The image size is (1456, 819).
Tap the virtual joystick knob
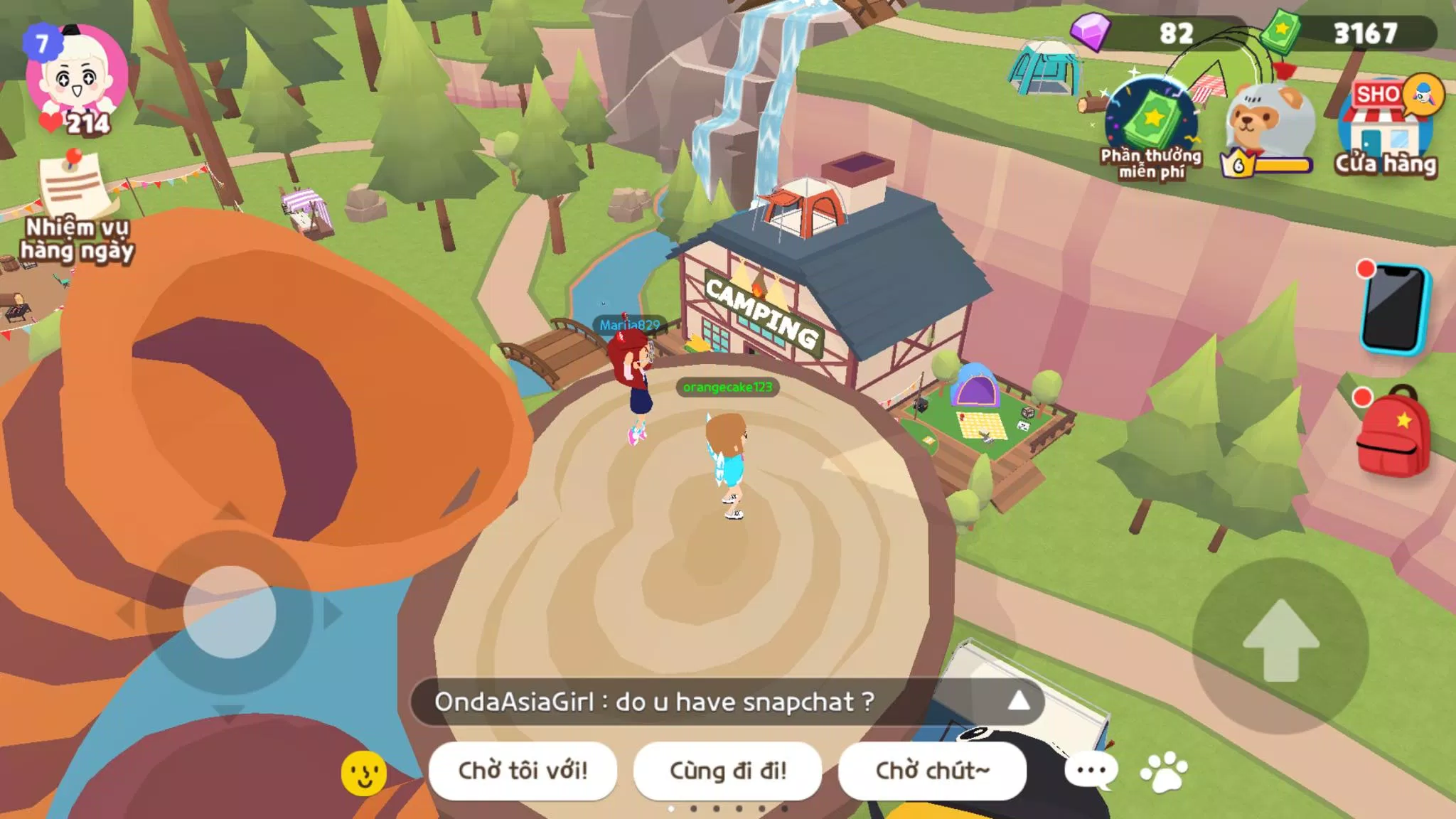(x=229, y=612)
